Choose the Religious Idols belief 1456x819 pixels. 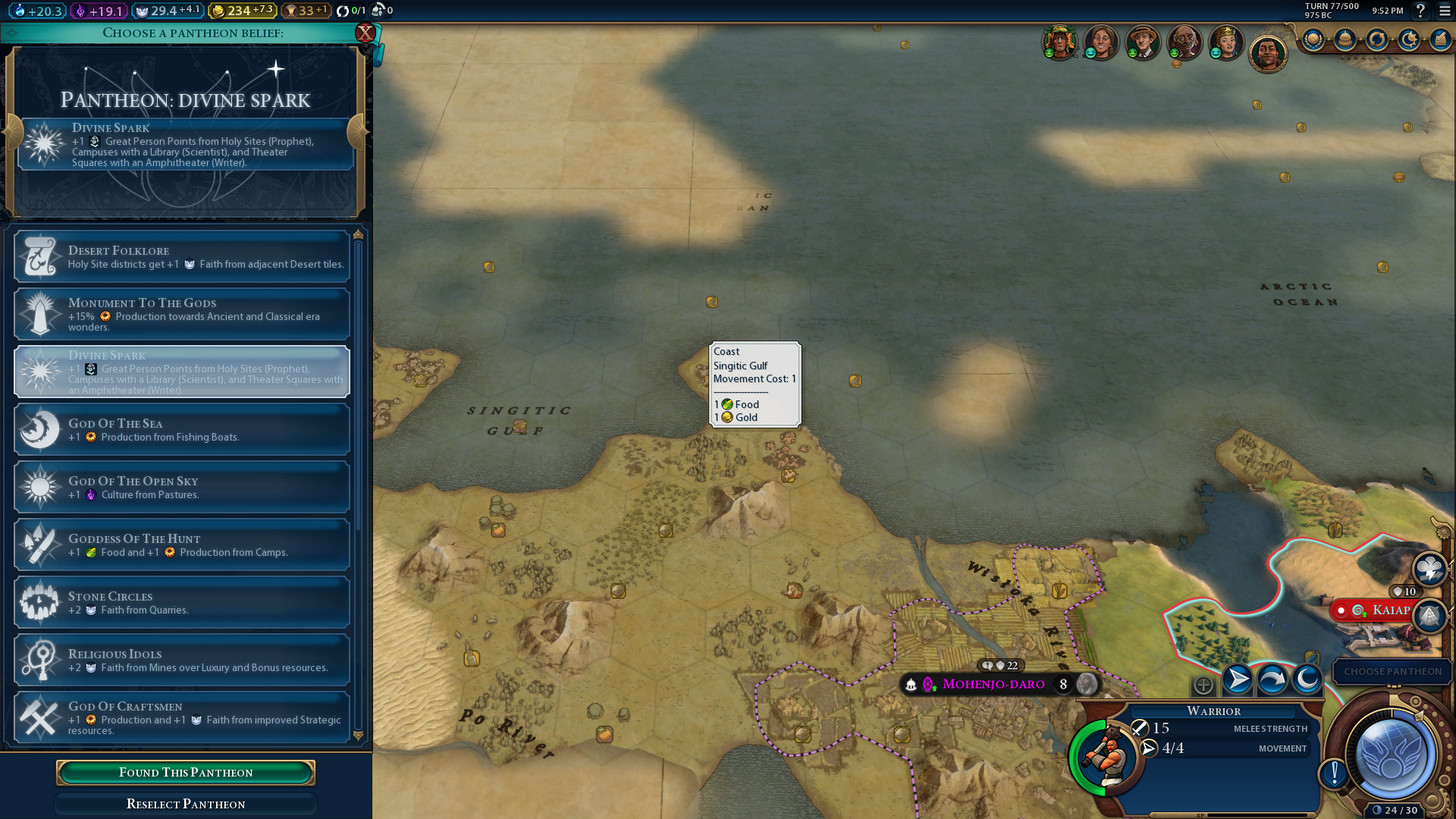point(182,661)
